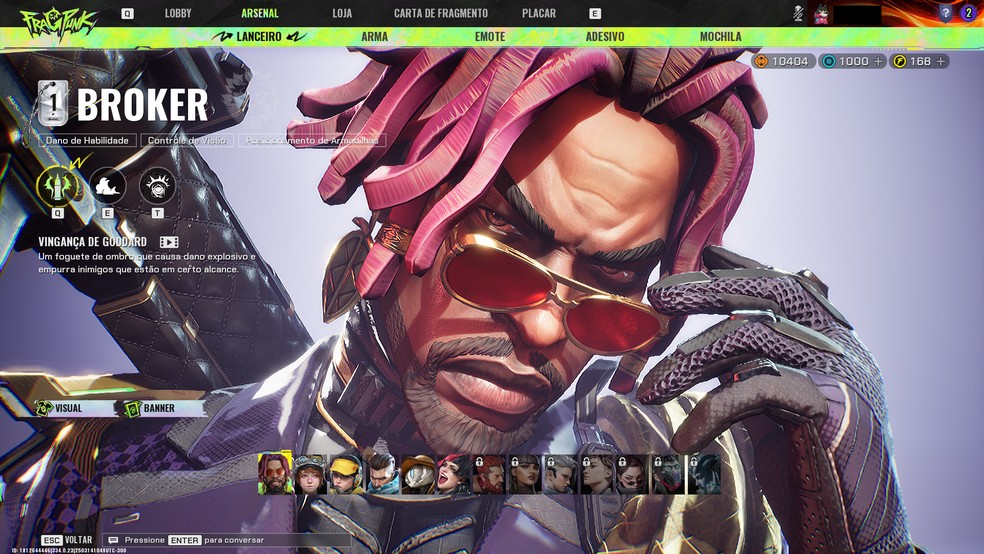Screen dimensions: 984x554
Task: Select the Arma sub-tab
Action: click(375, 37)
